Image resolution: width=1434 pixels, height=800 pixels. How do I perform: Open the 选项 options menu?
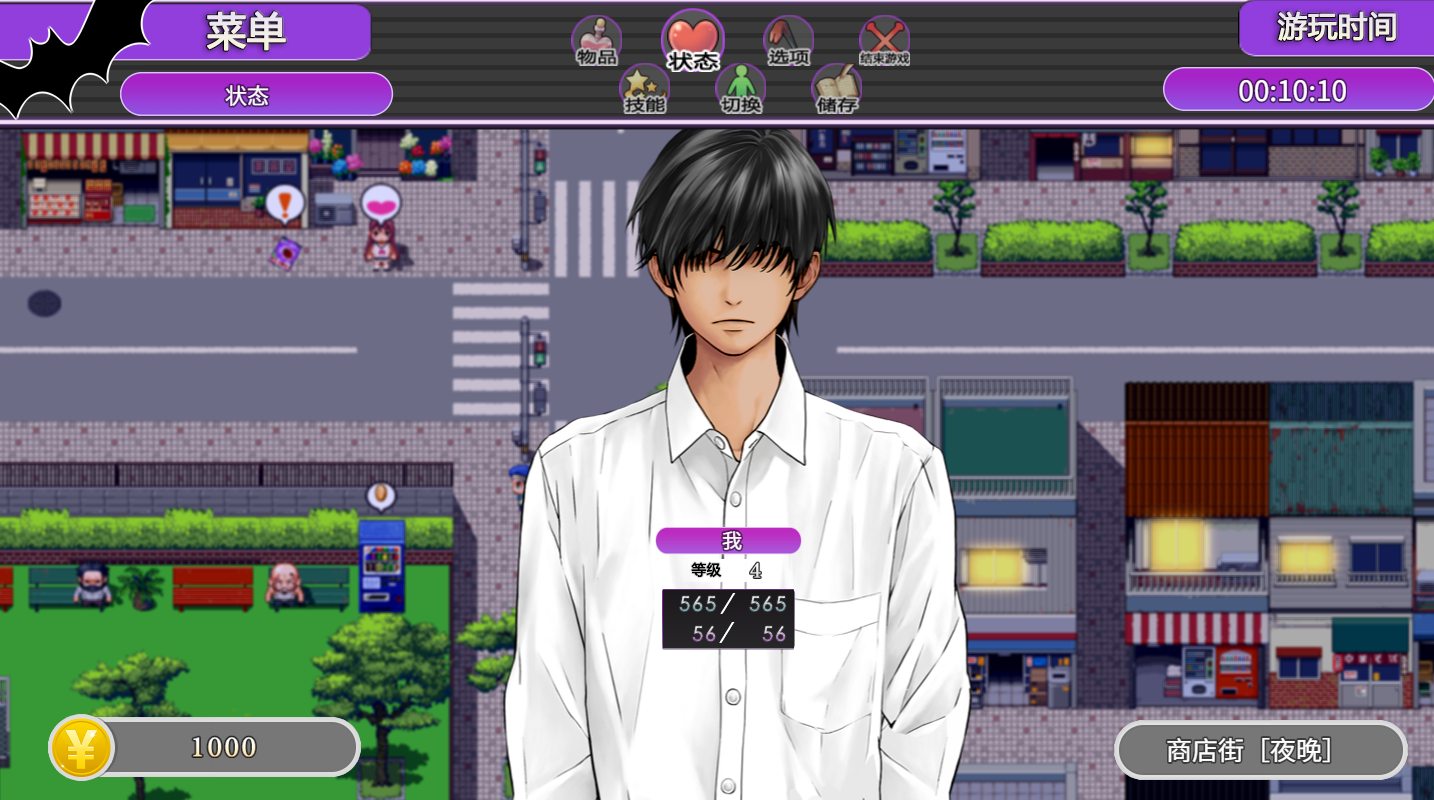[788, 41]
